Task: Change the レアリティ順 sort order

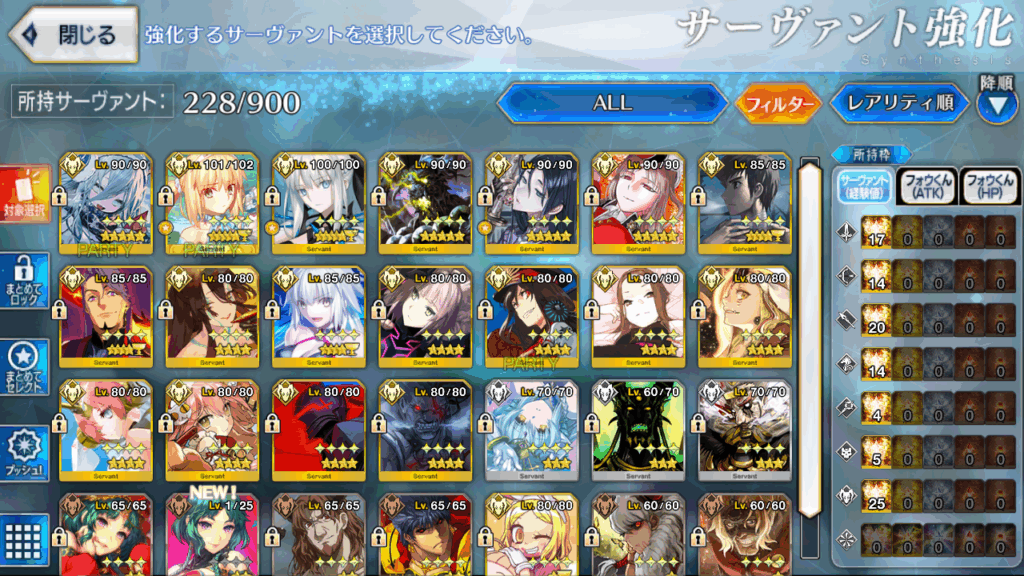Action: pos(899,103)
